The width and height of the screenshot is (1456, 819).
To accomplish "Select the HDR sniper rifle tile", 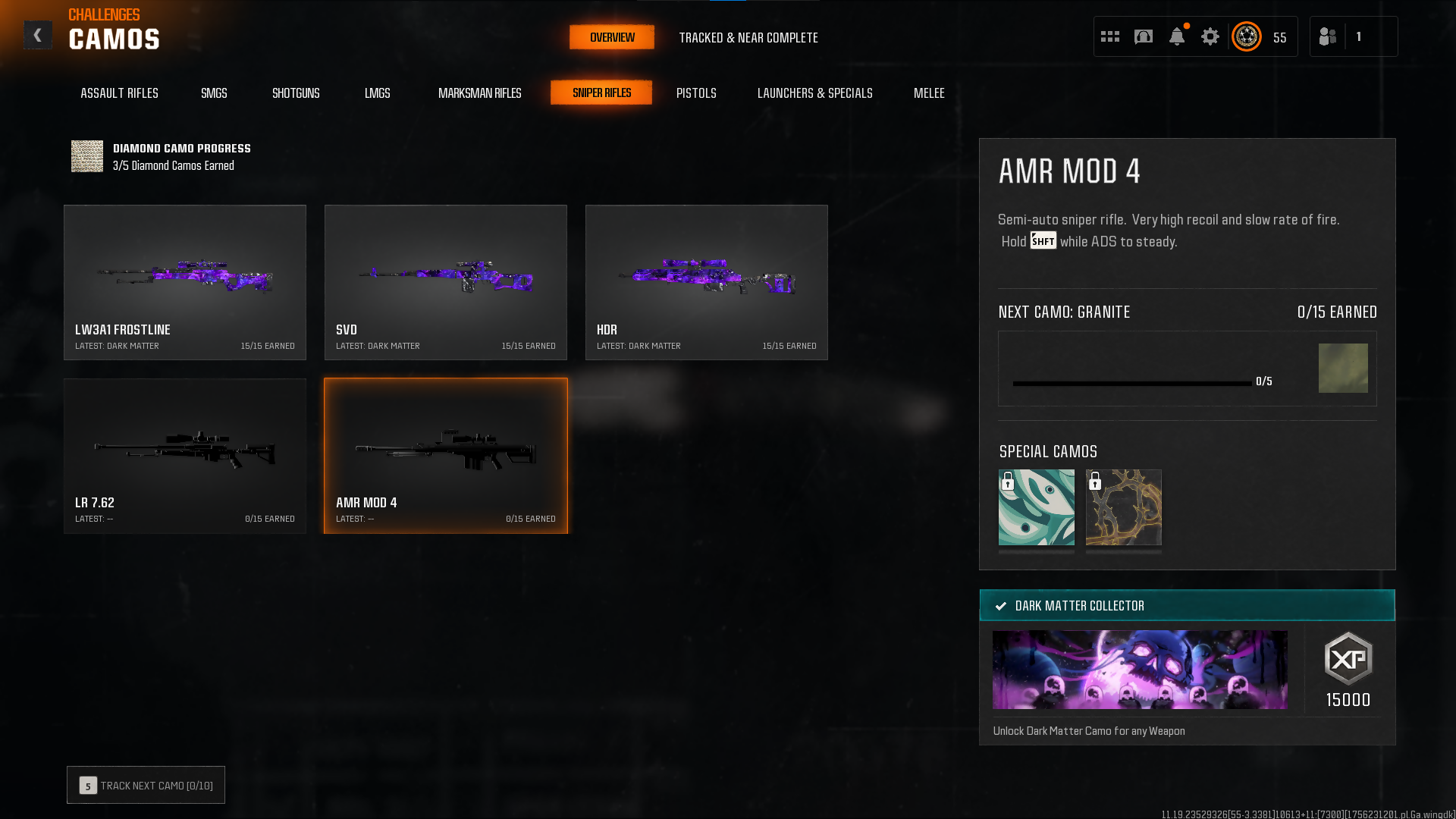I will 706,282.
